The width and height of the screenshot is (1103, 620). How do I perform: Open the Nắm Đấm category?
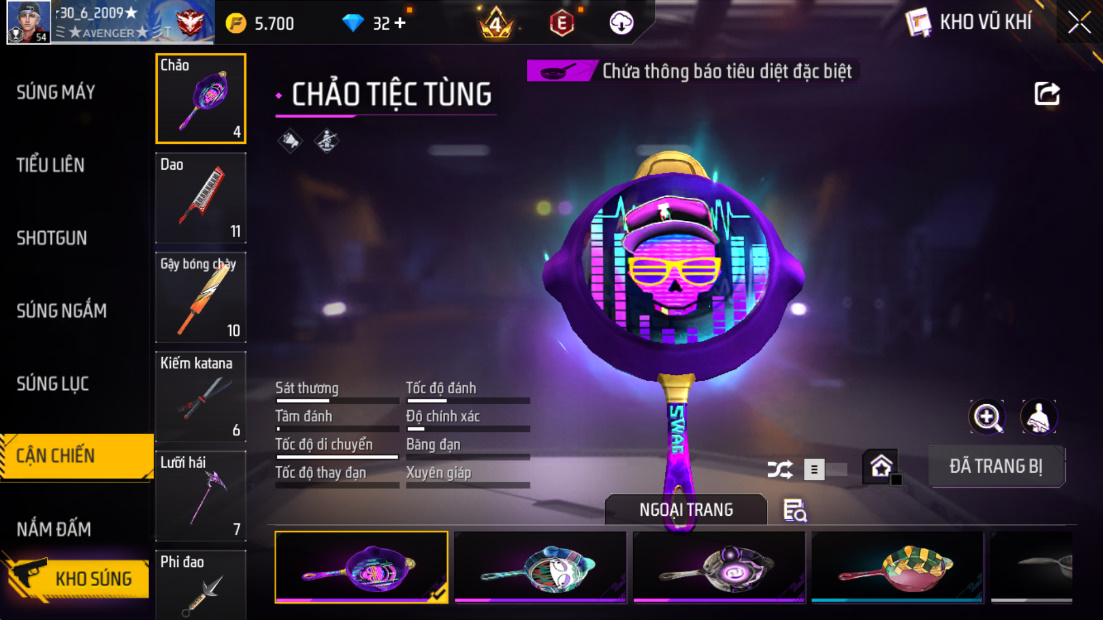coord(54,529)
